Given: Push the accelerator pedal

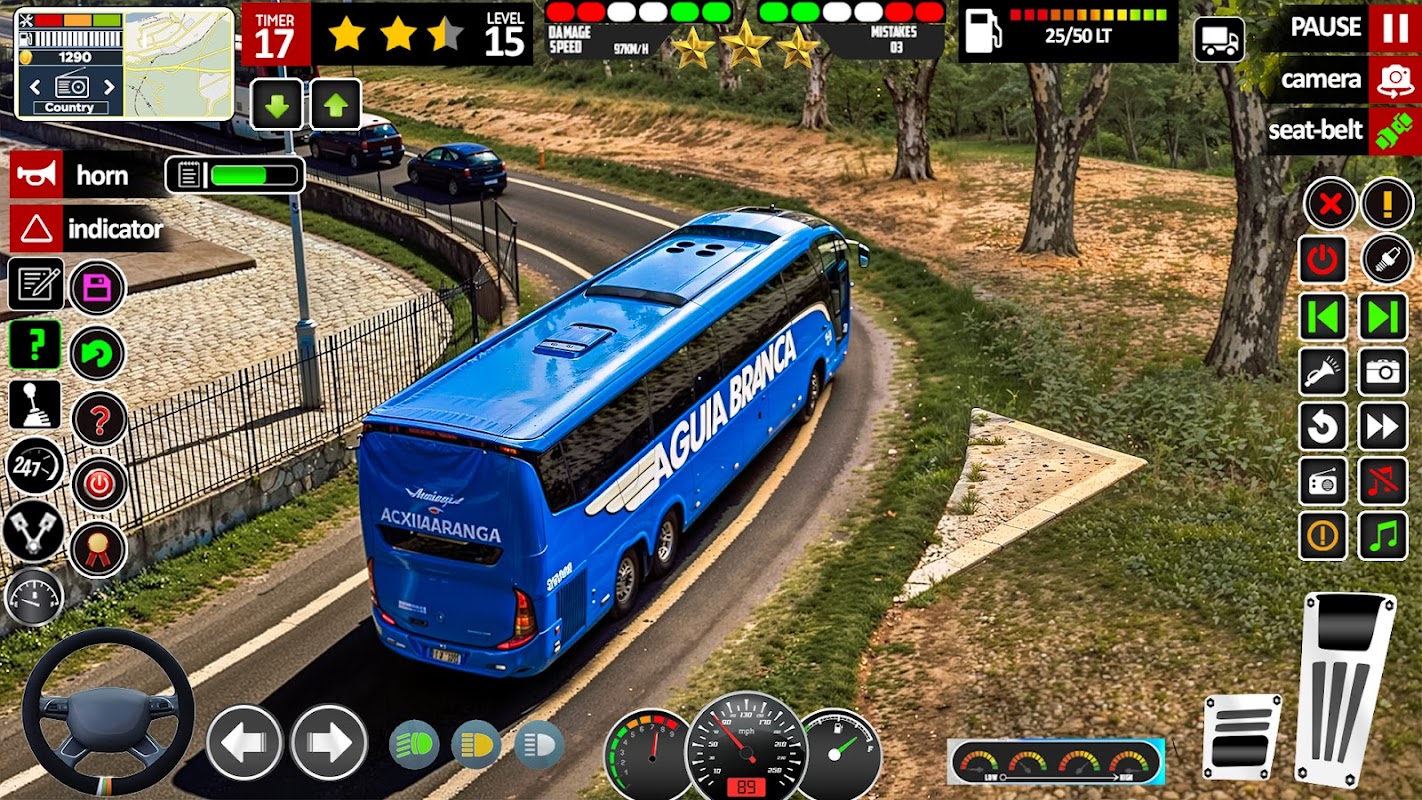Looking at the screenshot, I should click(1344, 688).
